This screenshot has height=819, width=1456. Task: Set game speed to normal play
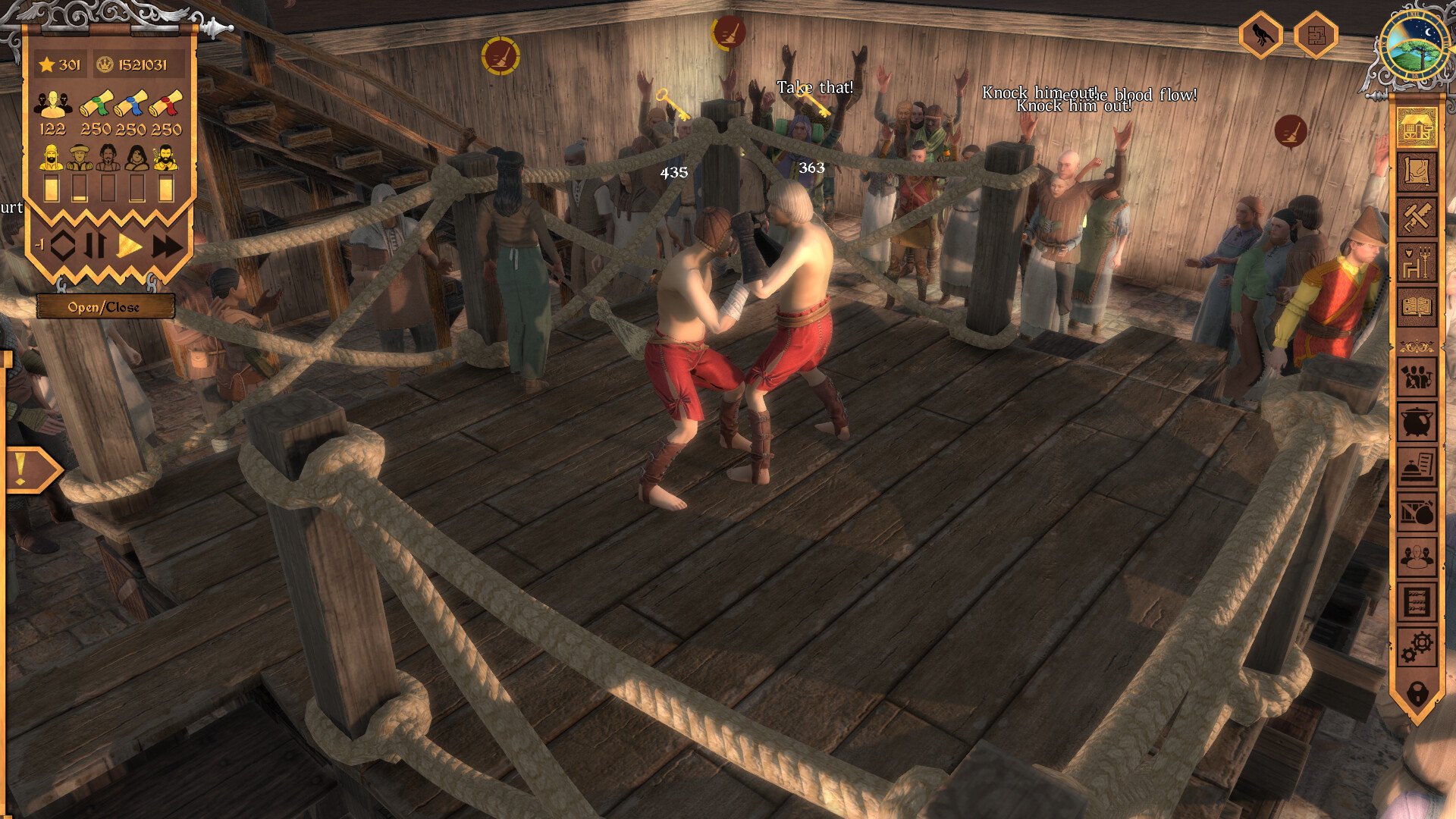pyautogui.click(x=130, y=246)
